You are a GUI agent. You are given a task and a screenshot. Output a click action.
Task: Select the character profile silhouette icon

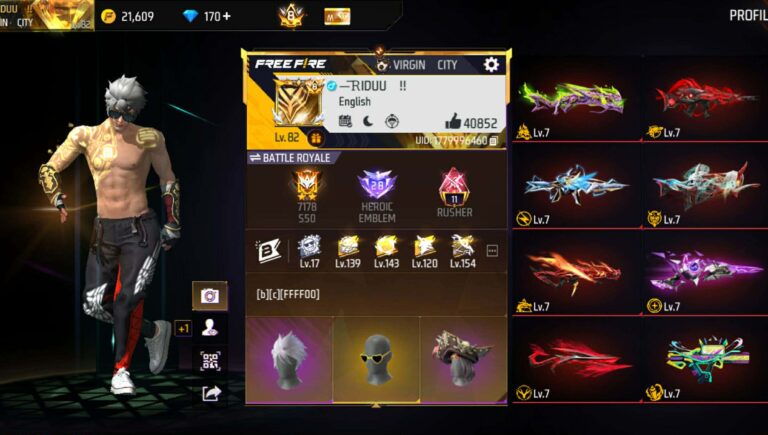pos(209,327)
